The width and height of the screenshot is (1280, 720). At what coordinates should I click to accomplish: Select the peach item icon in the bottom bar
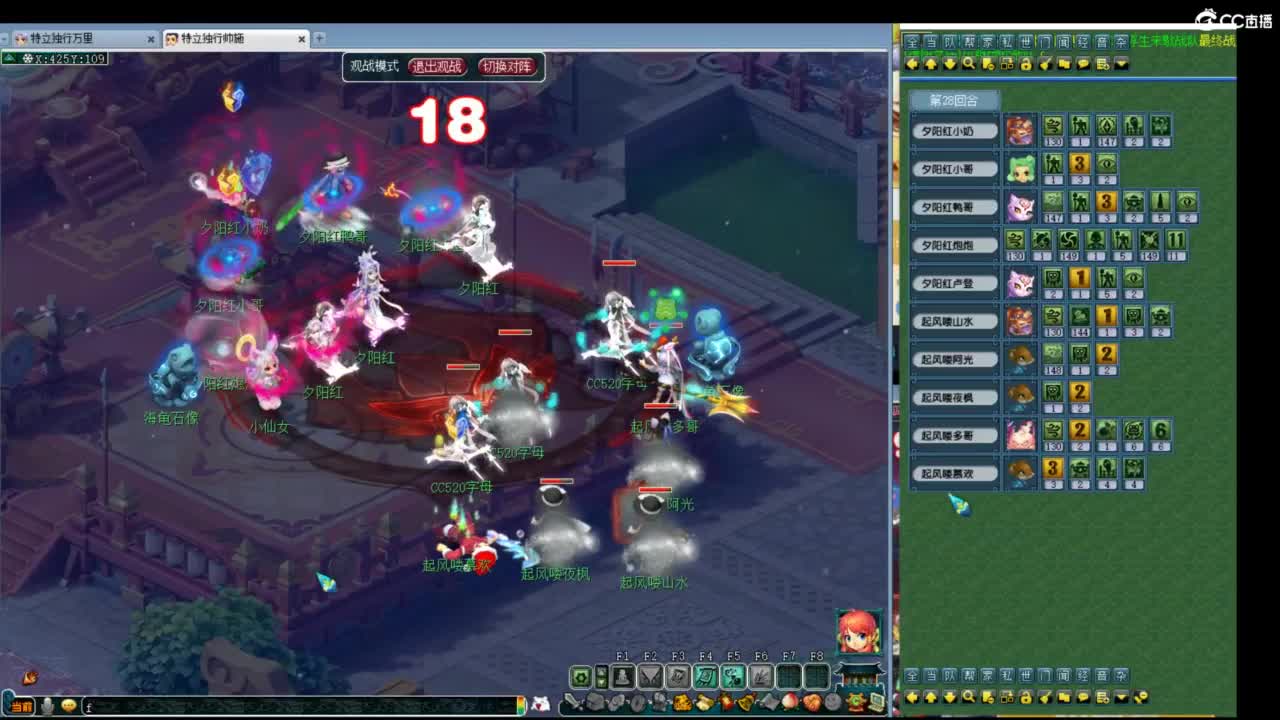tap(788, 702)
